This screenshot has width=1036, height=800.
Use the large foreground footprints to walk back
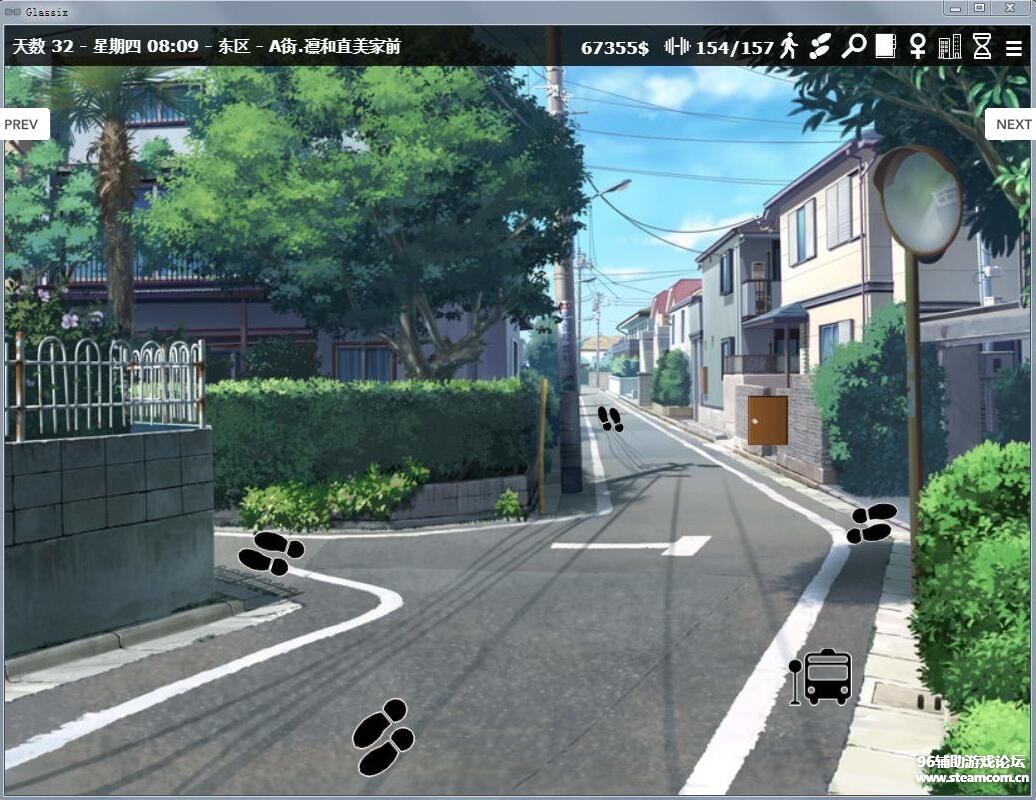(383, 738)
